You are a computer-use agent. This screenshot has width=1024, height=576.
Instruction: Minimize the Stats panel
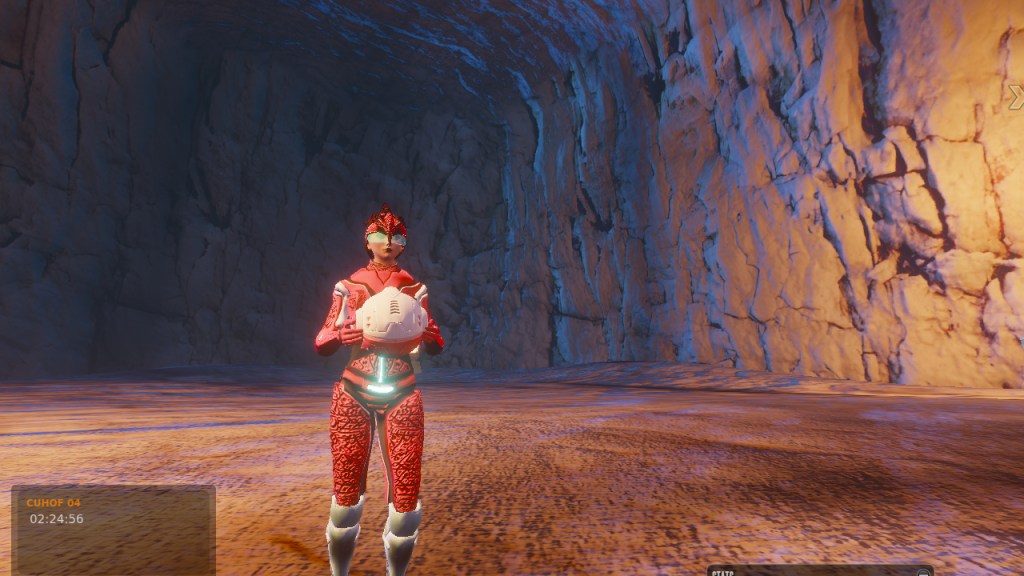pyautogui.click(x=922, y=573)
